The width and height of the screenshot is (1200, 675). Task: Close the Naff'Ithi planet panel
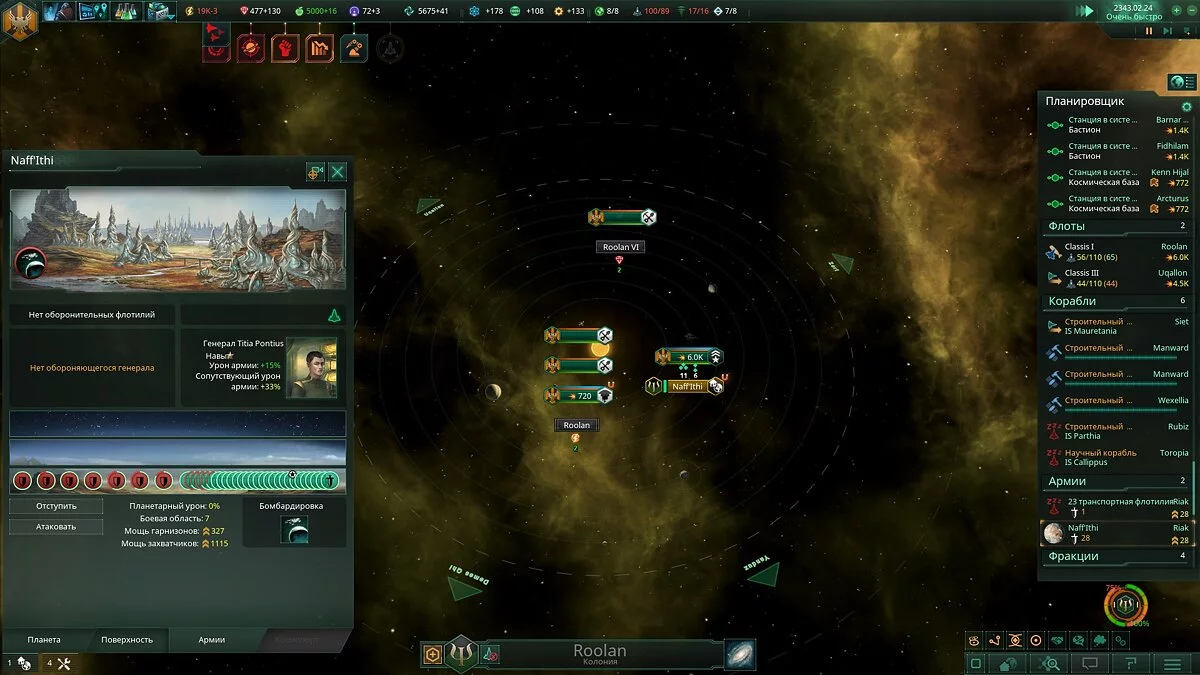click(338, 172)
